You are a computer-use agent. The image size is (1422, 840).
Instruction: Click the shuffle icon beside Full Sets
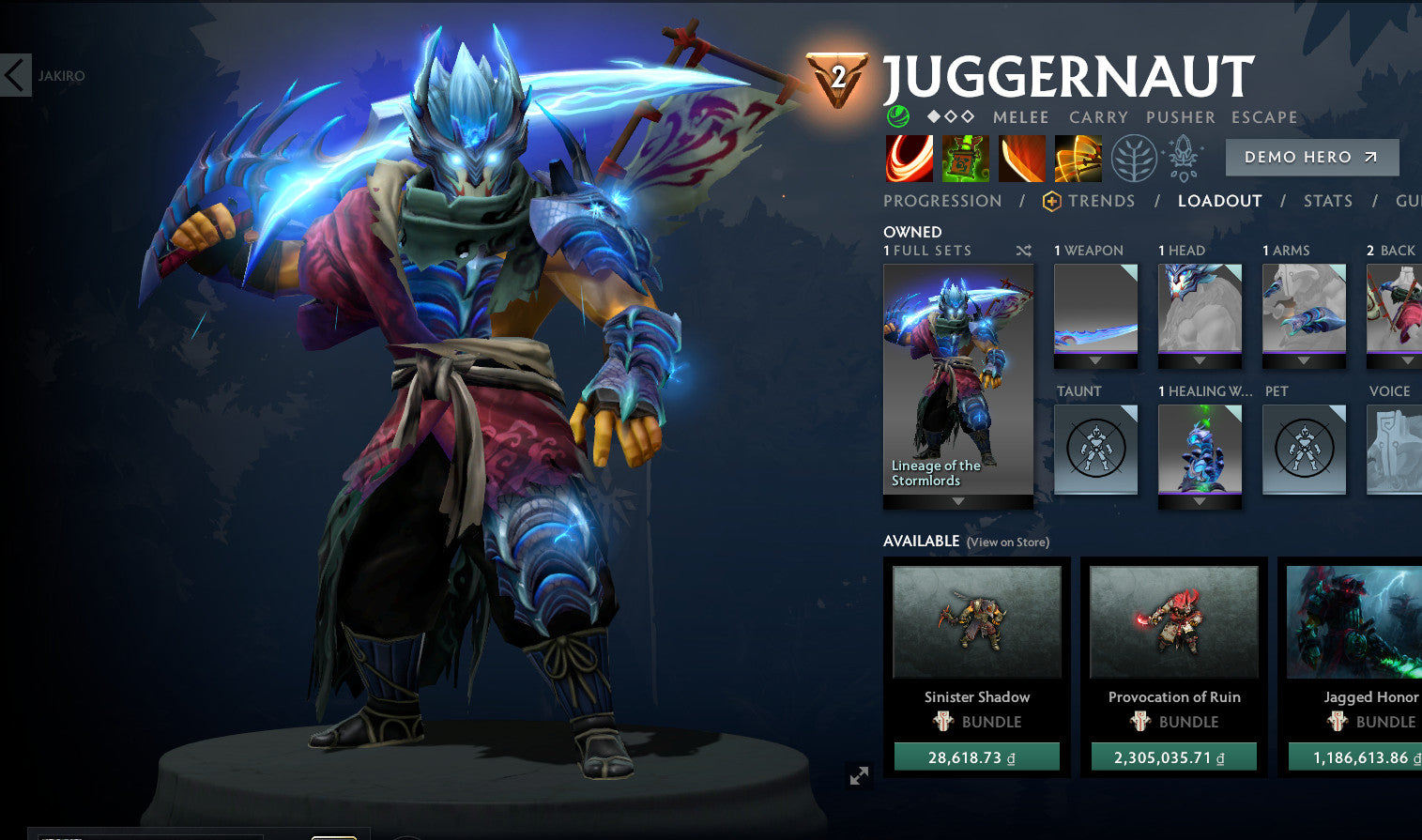tap(1023, 251)
